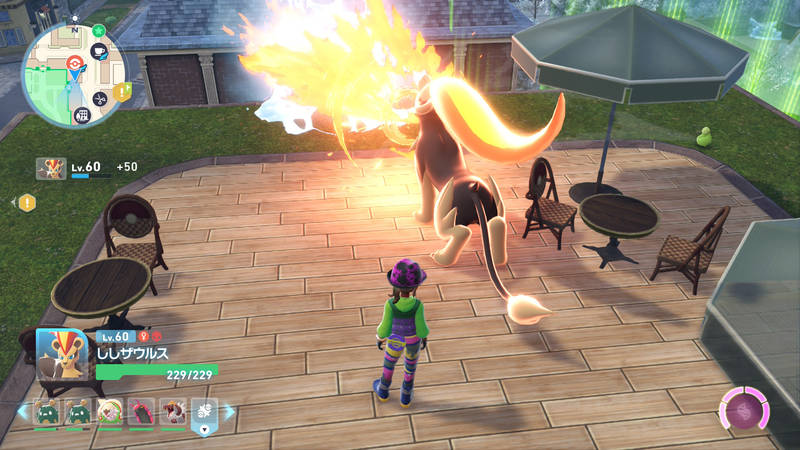Screen dimensions: 800x450
Task: Open the circular minimap
Action: point(73,75)
